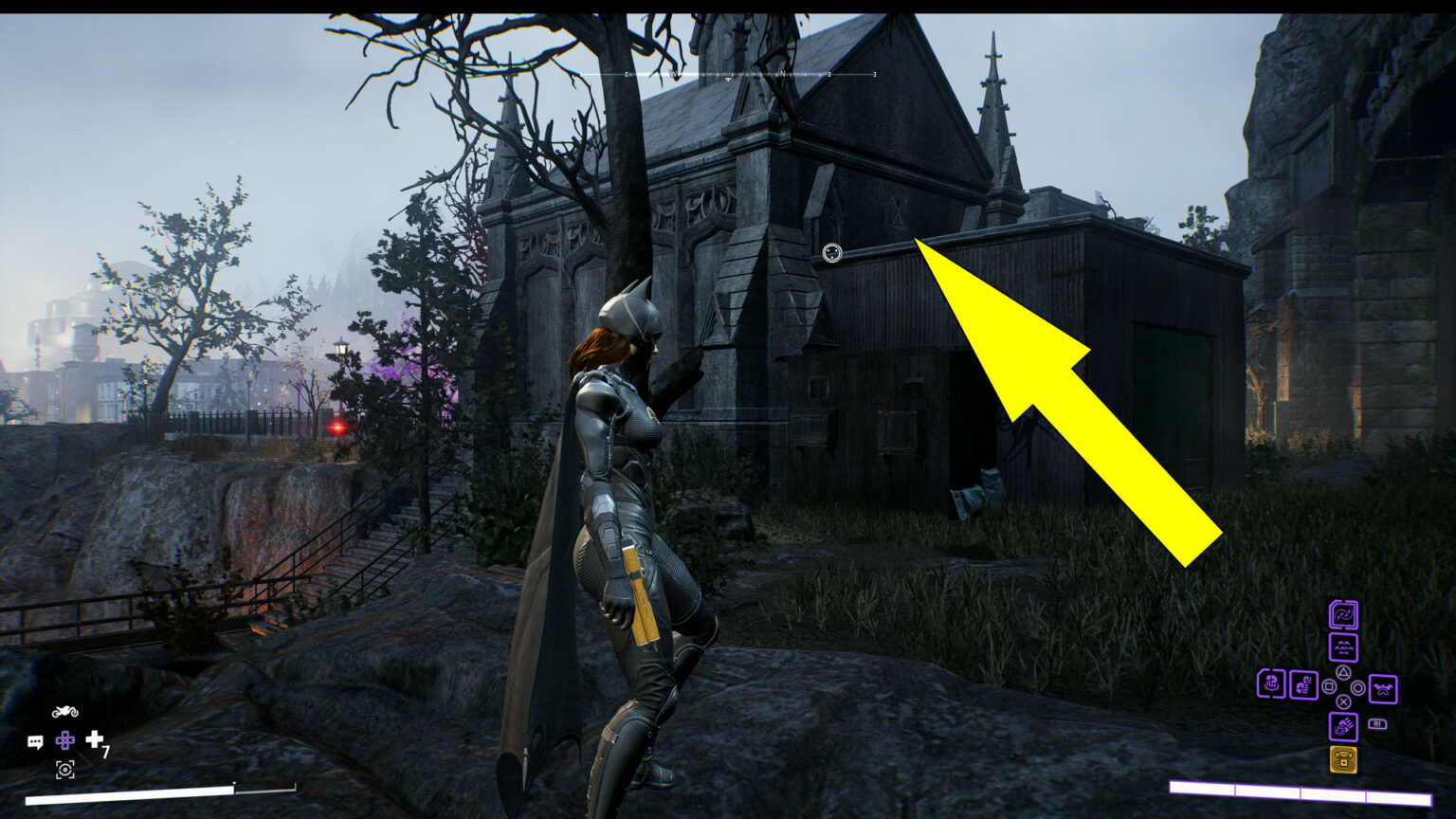1456x819 pixels.
Task: Select the punch combo ability icon
Action: [x=1302, y=684]
